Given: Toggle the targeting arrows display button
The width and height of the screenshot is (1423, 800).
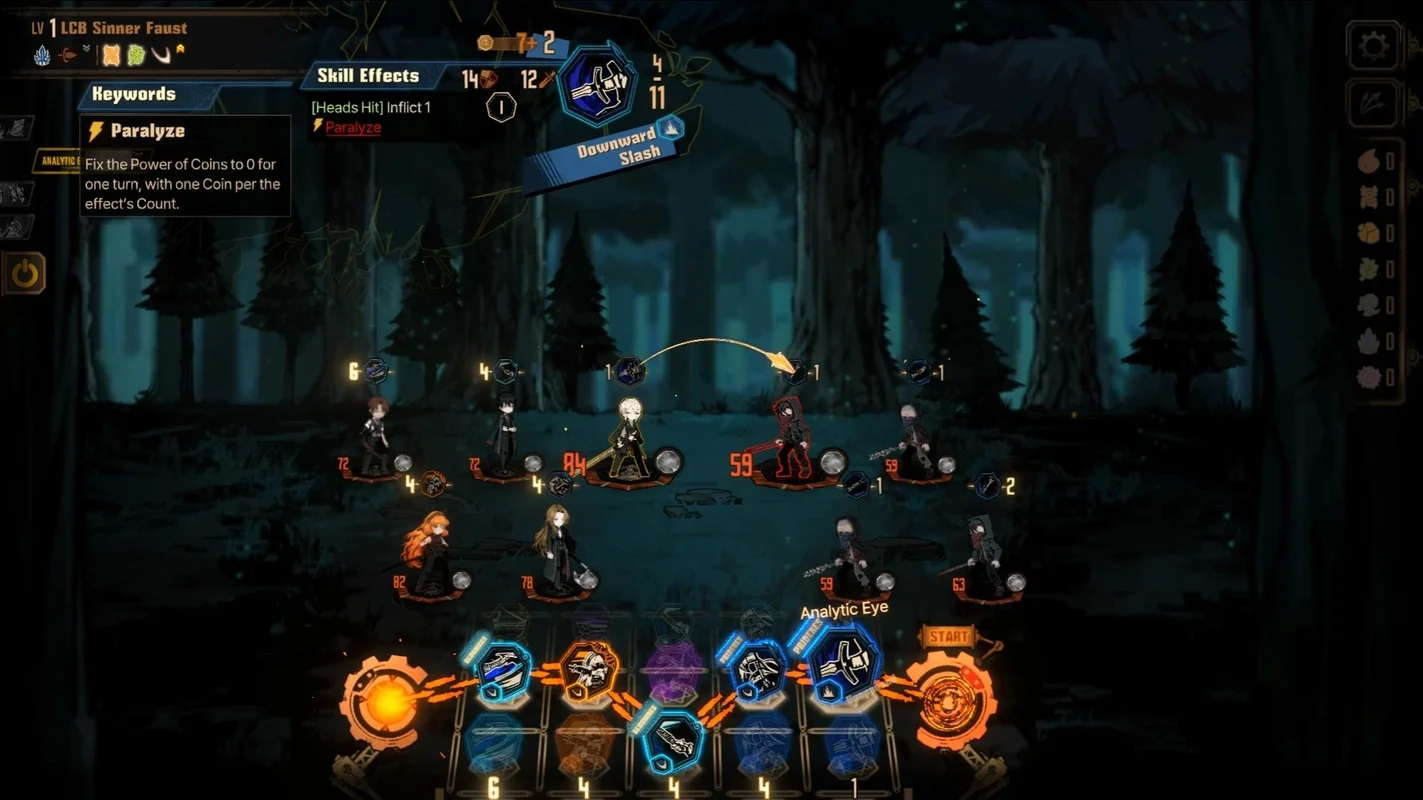Looking at the screenshot, I should click(1373, 103).
